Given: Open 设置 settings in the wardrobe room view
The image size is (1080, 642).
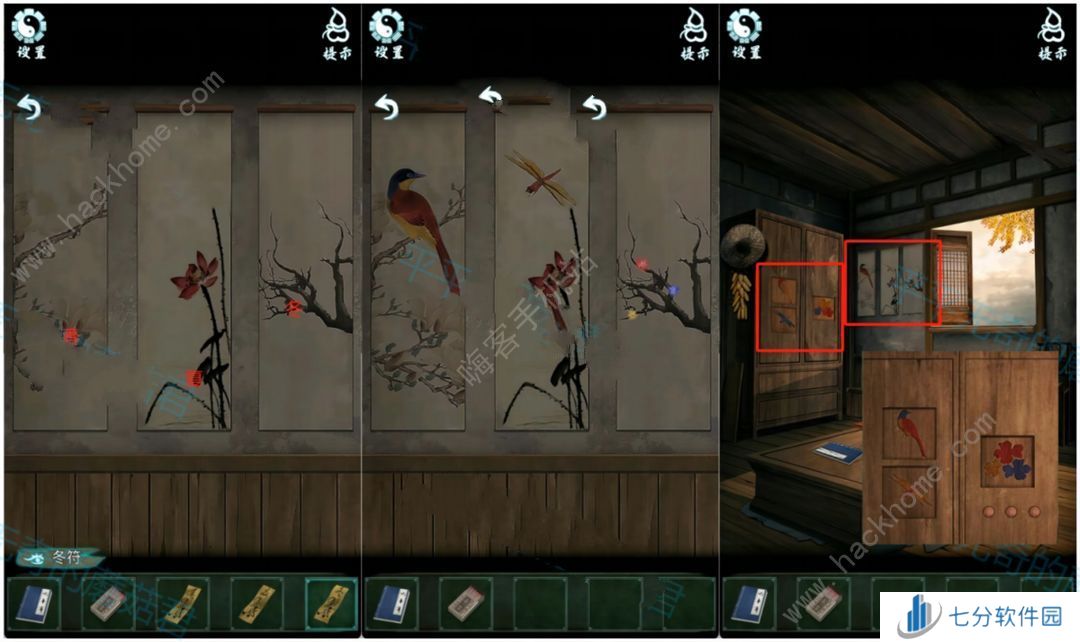Looking at the screenshot, I should tap(743, 33).
